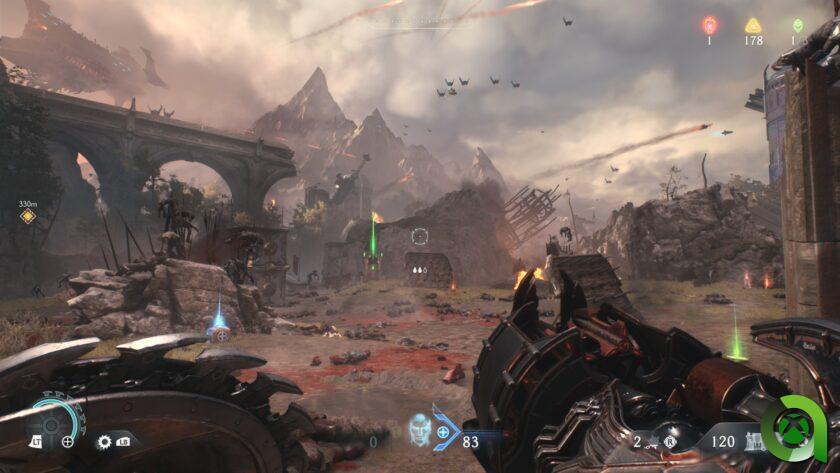This screenshot has height=473, width=840.
Task: Select the Slayer face portrait
Action: pyautogui.click(x=420, y=431)
